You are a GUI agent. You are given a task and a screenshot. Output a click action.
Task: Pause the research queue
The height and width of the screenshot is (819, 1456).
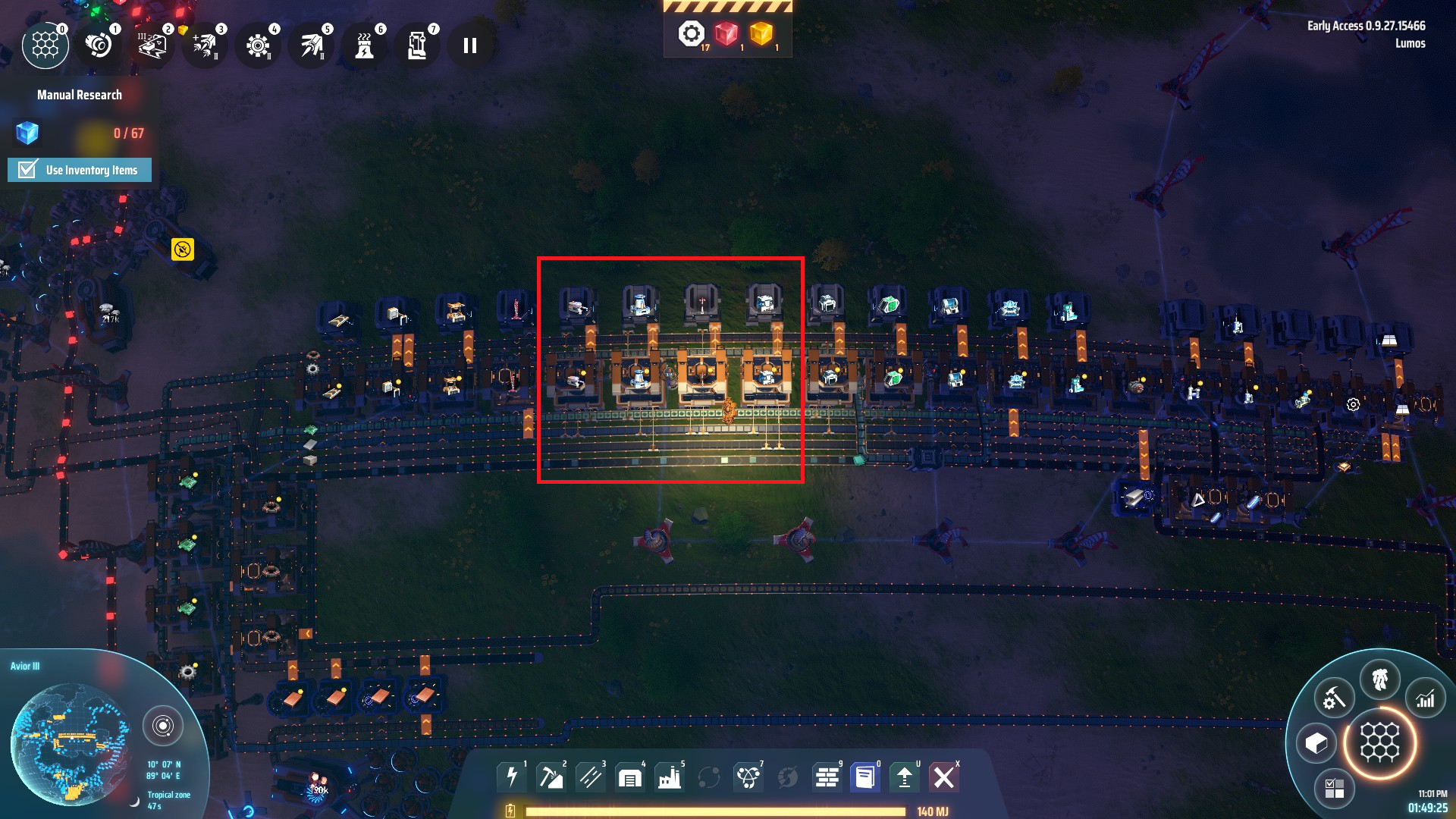470,46
